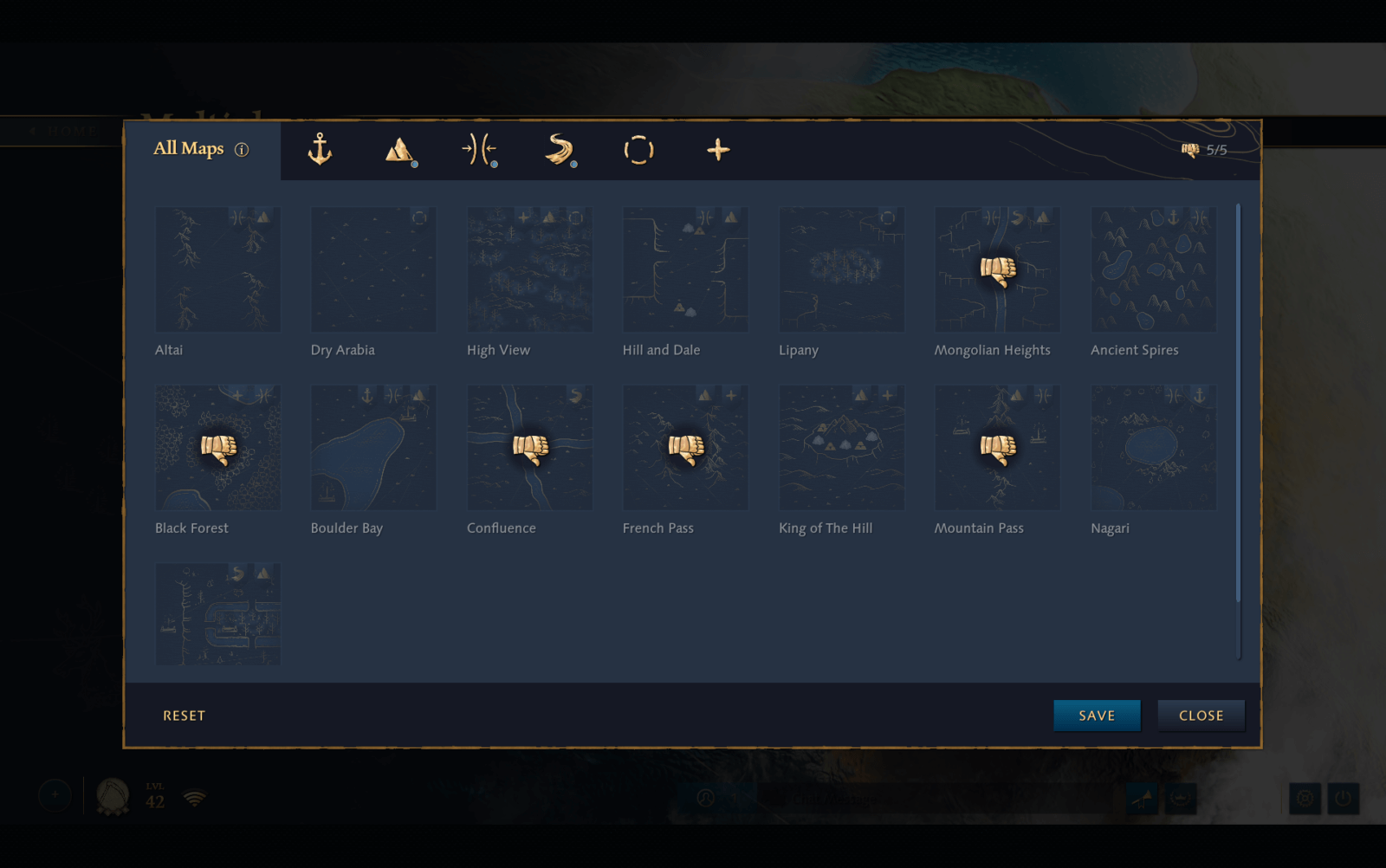Click the open maps circle filter icon
The image size is (1386, 868).
point(638,149)
